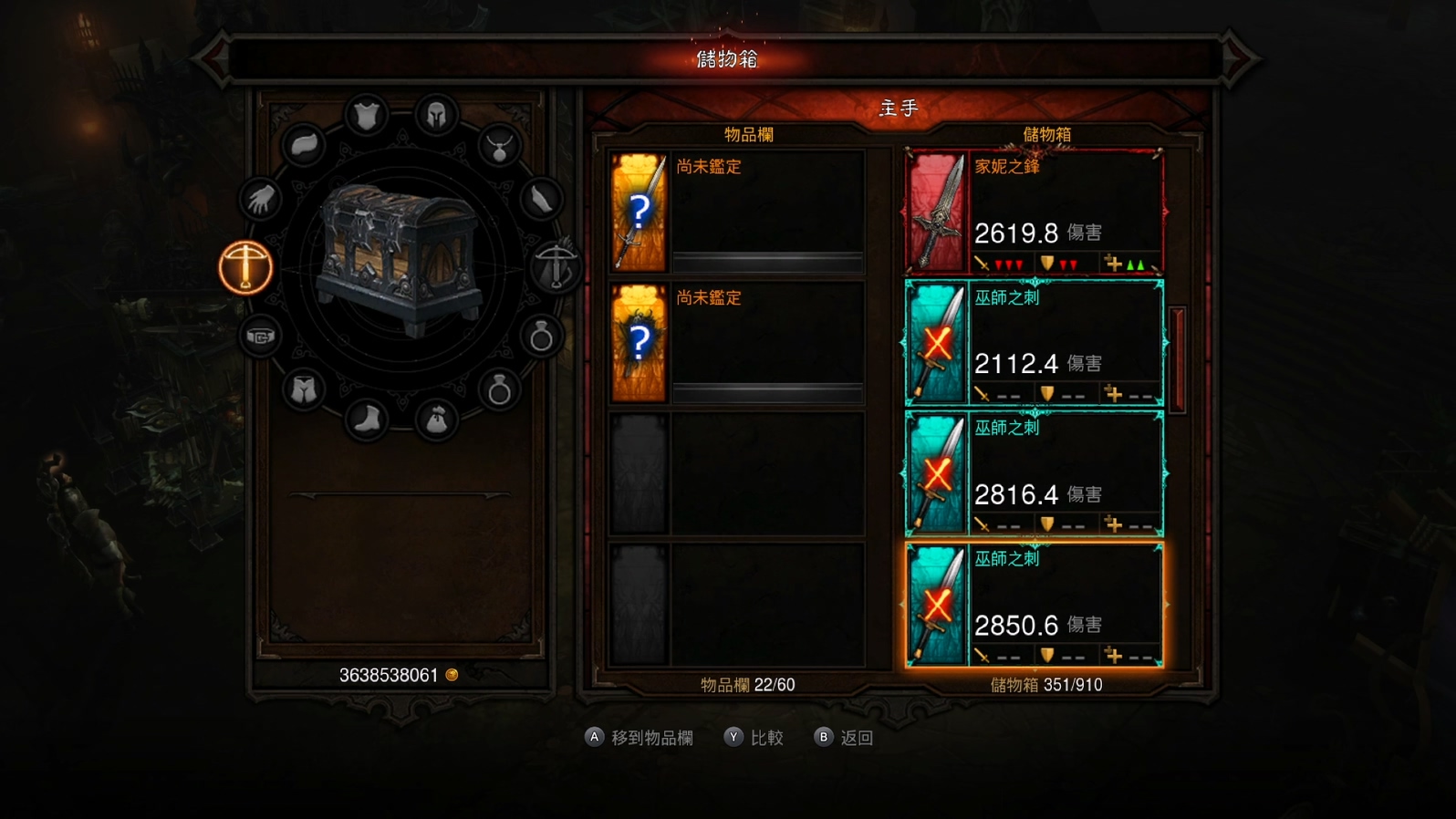The image size is (1456, 819).
Task: Select the 家妮之鋒 sword with 2619.8 damage
Action: pyautogui.click(x=1034, y=213)
